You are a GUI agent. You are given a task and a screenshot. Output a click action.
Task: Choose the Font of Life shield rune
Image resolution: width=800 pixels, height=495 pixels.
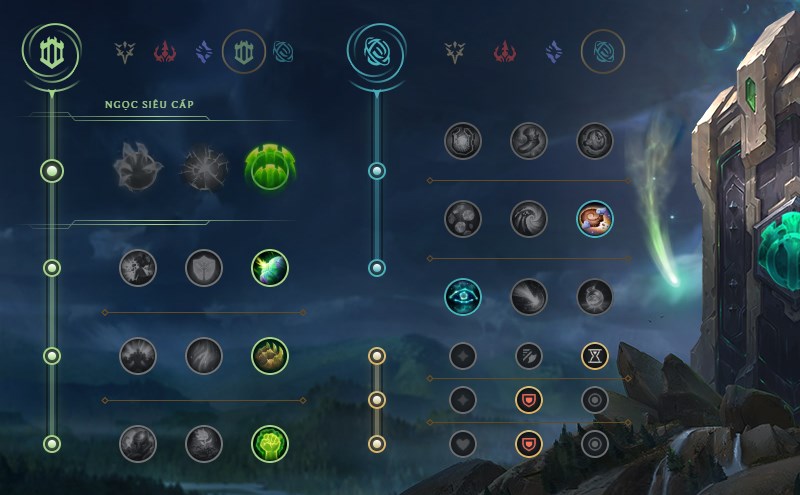point(203,267)
